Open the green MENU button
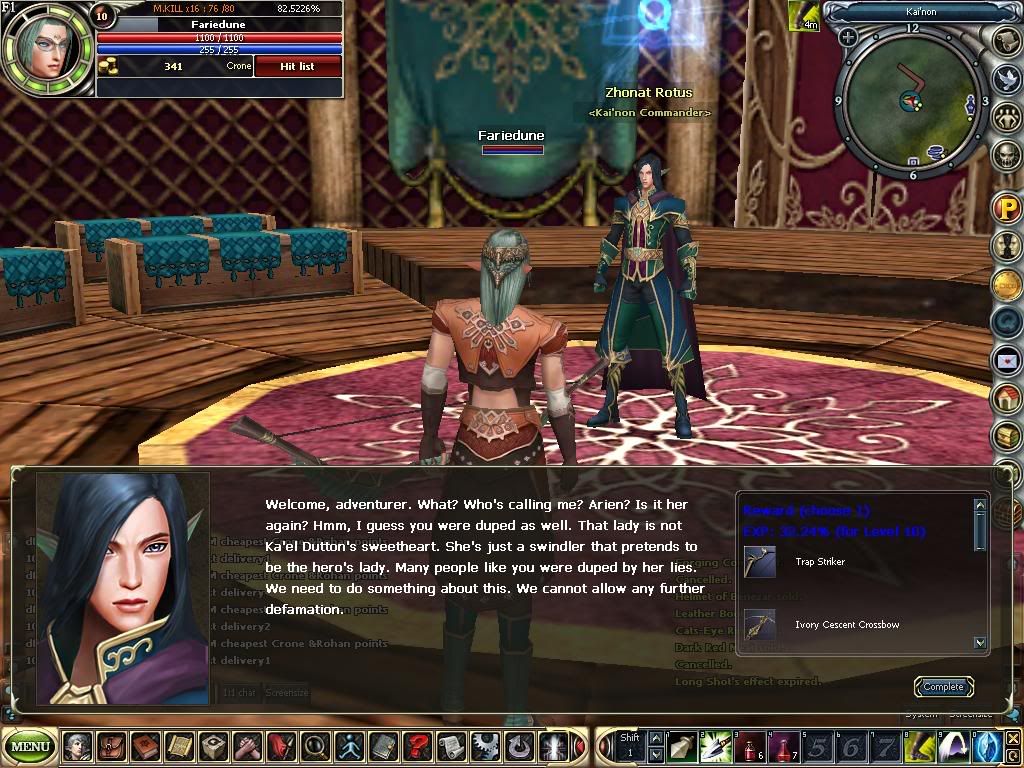Image resolution: width=1024 pixels, height=768 pixels. (x=31, y=746)
